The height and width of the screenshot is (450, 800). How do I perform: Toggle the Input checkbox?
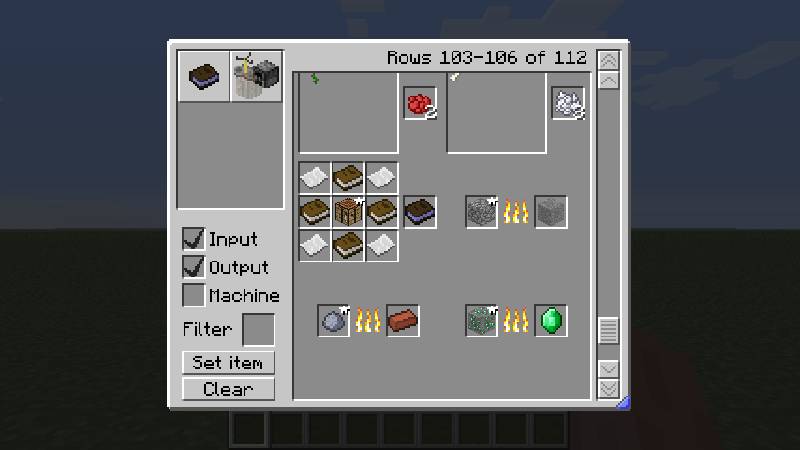click(194, 239)
